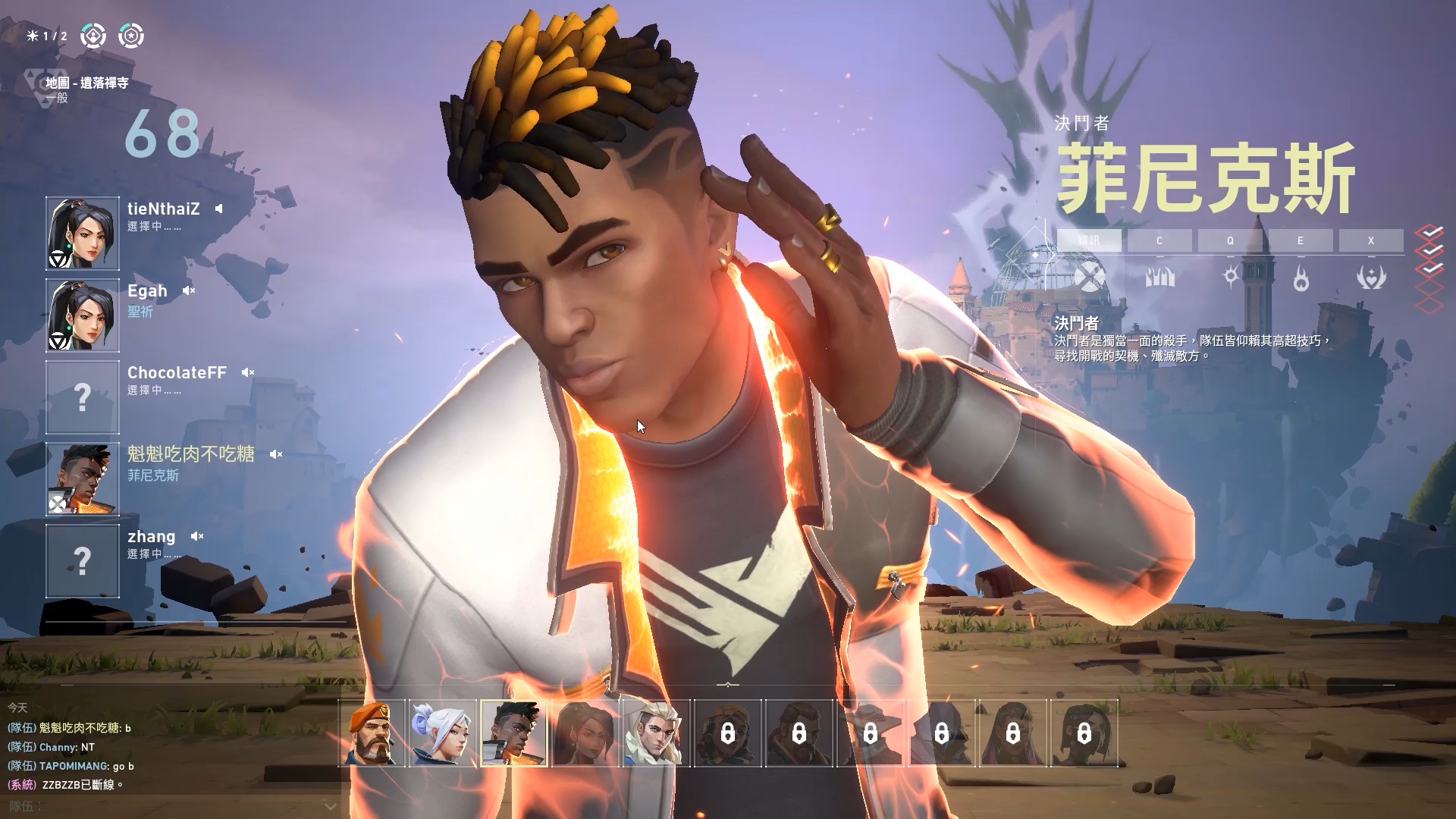Pick Jett in the agent bar
The image size is (1456, 819).
click(443, 733)
